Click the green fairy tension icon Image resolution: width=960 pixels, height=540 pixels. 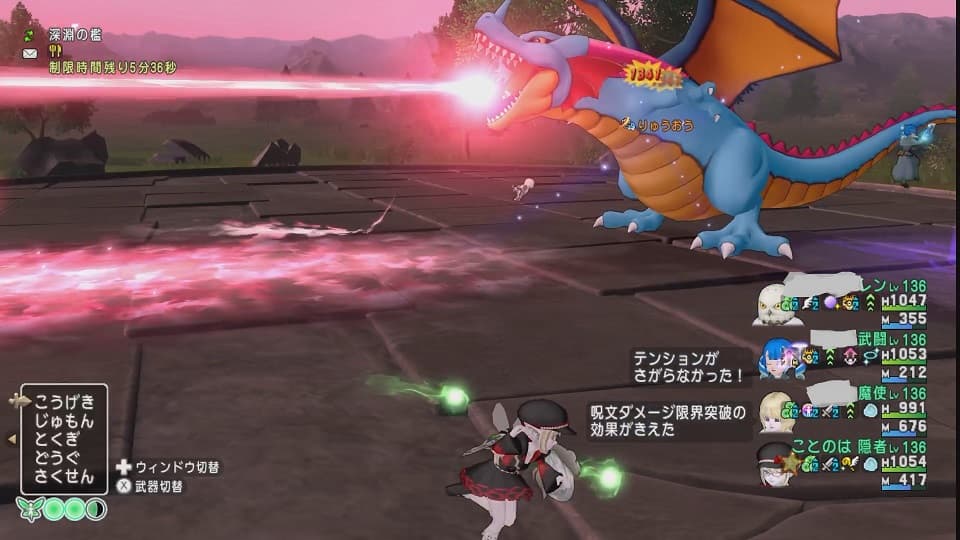(30, 509)
